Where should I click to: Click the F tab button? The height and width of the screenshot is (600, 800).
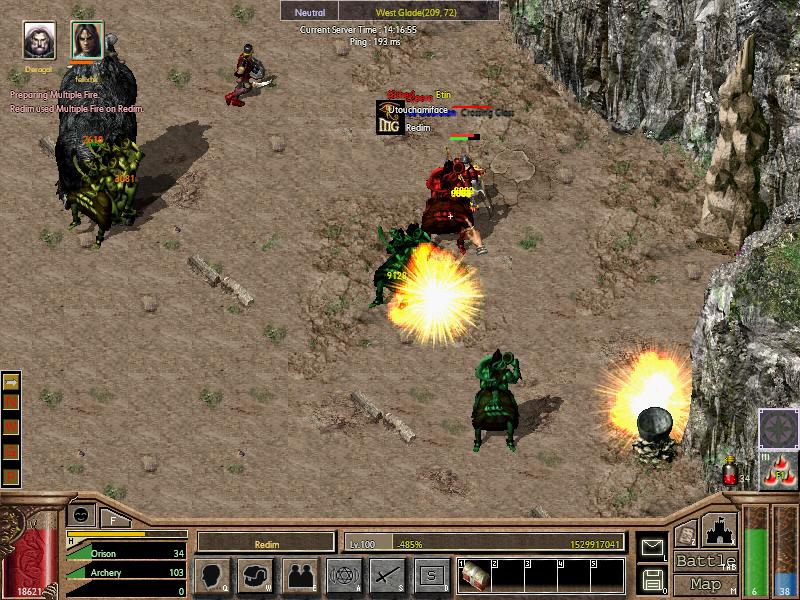[114, 518]
